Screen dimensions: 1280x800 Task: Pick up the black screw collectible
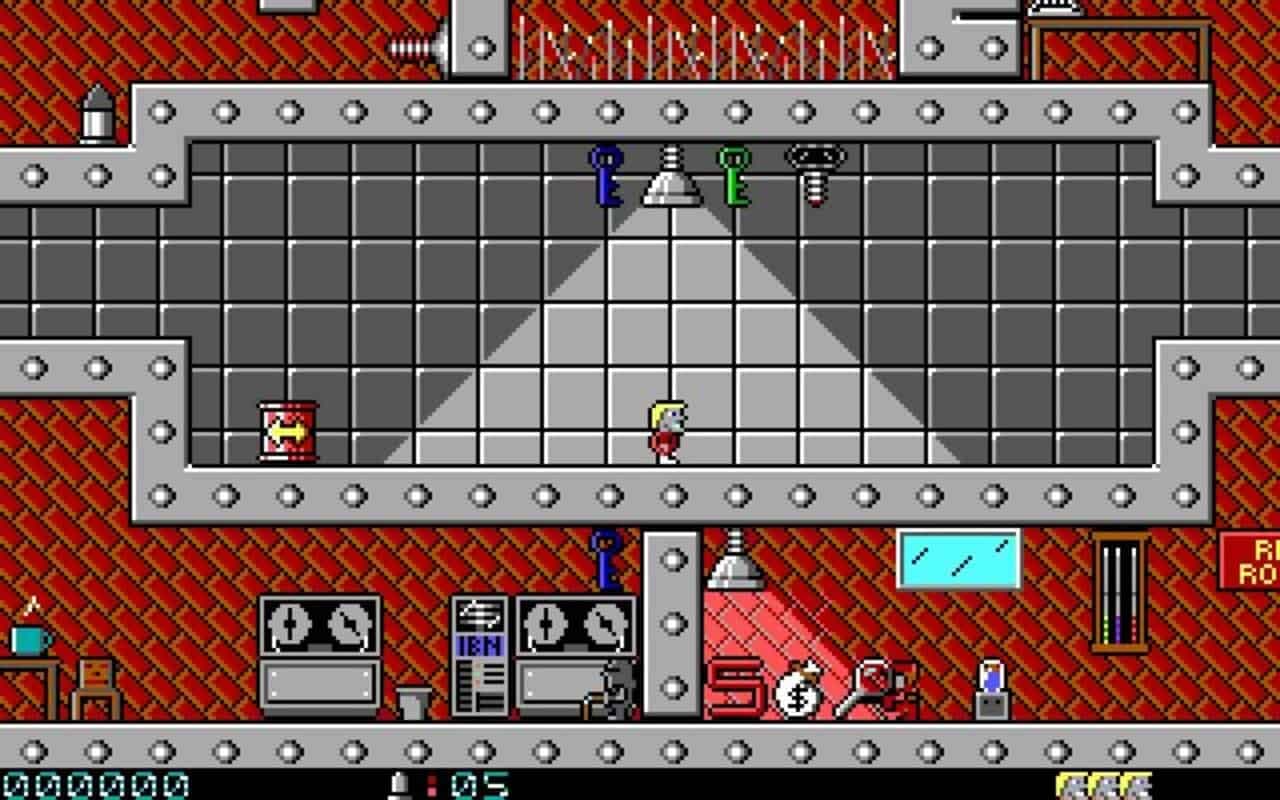click(812, 180)
